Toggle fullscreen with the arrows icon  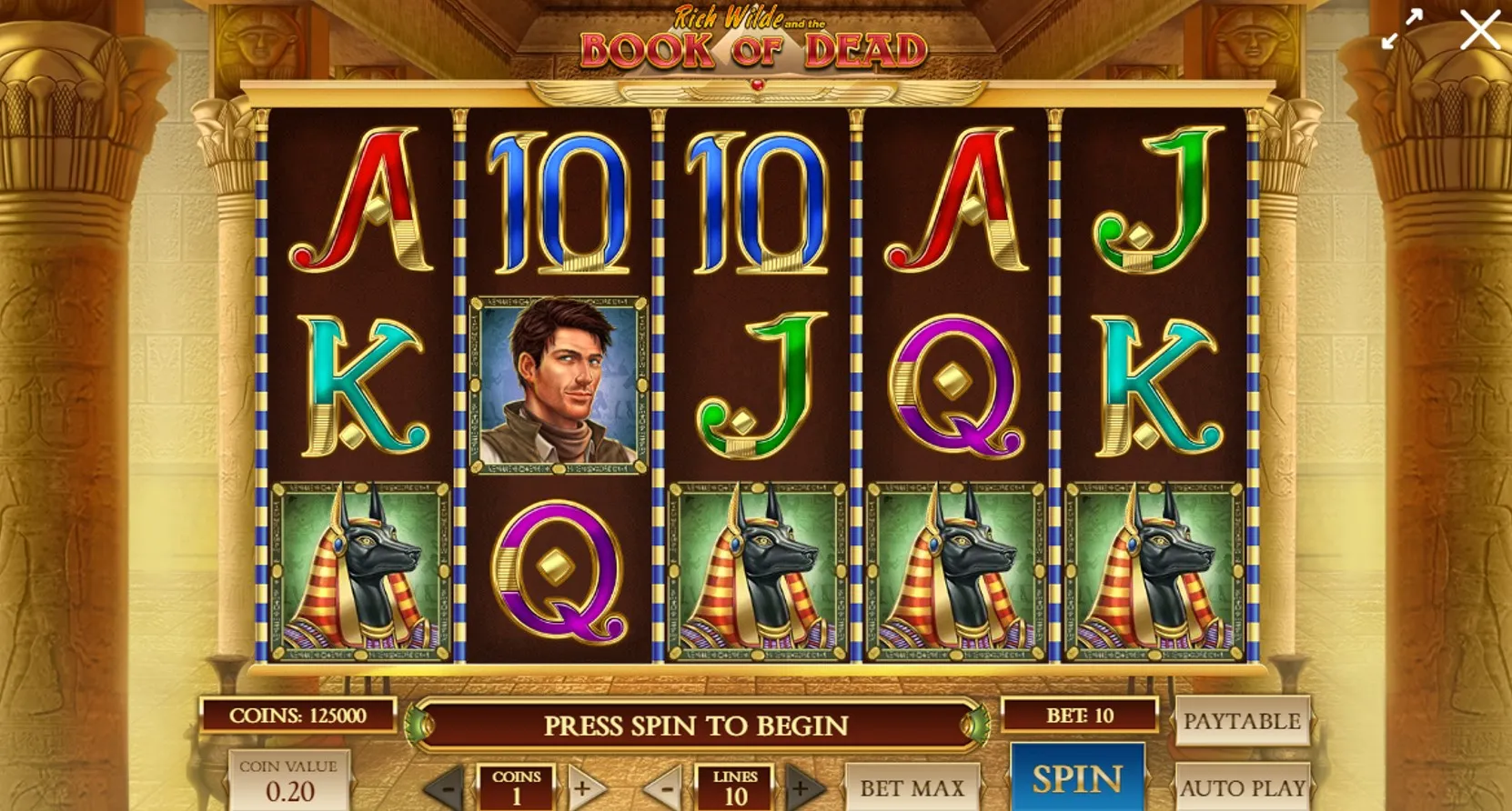pos(1401,30)
